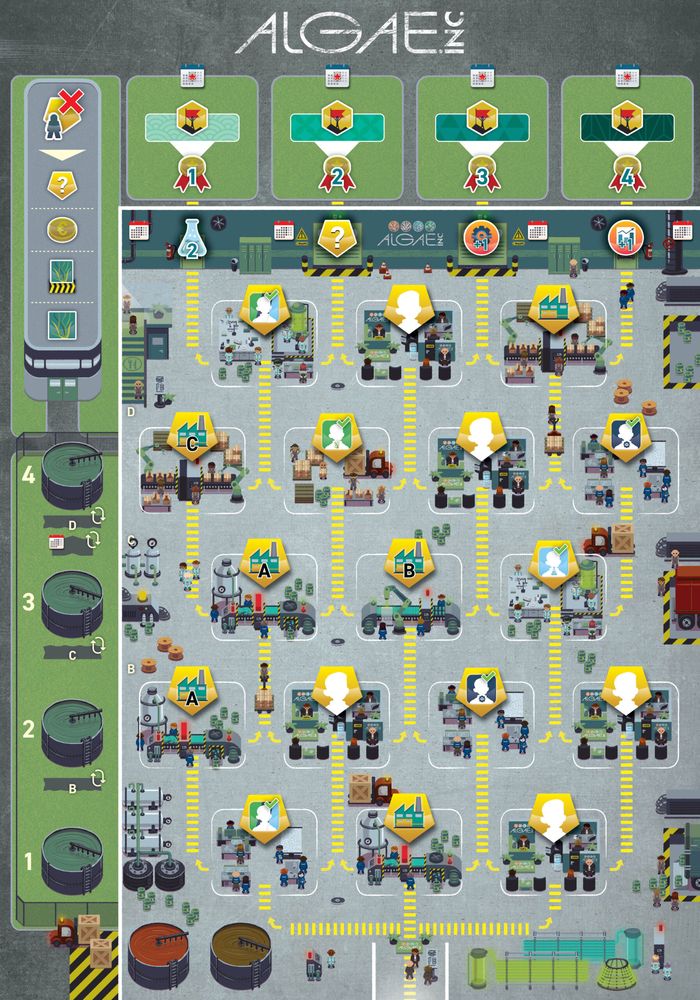Image resolution: width=700 pixels, height=1000 pixels.
Task: Select algae tank number 1
Action: click(70, 862)
